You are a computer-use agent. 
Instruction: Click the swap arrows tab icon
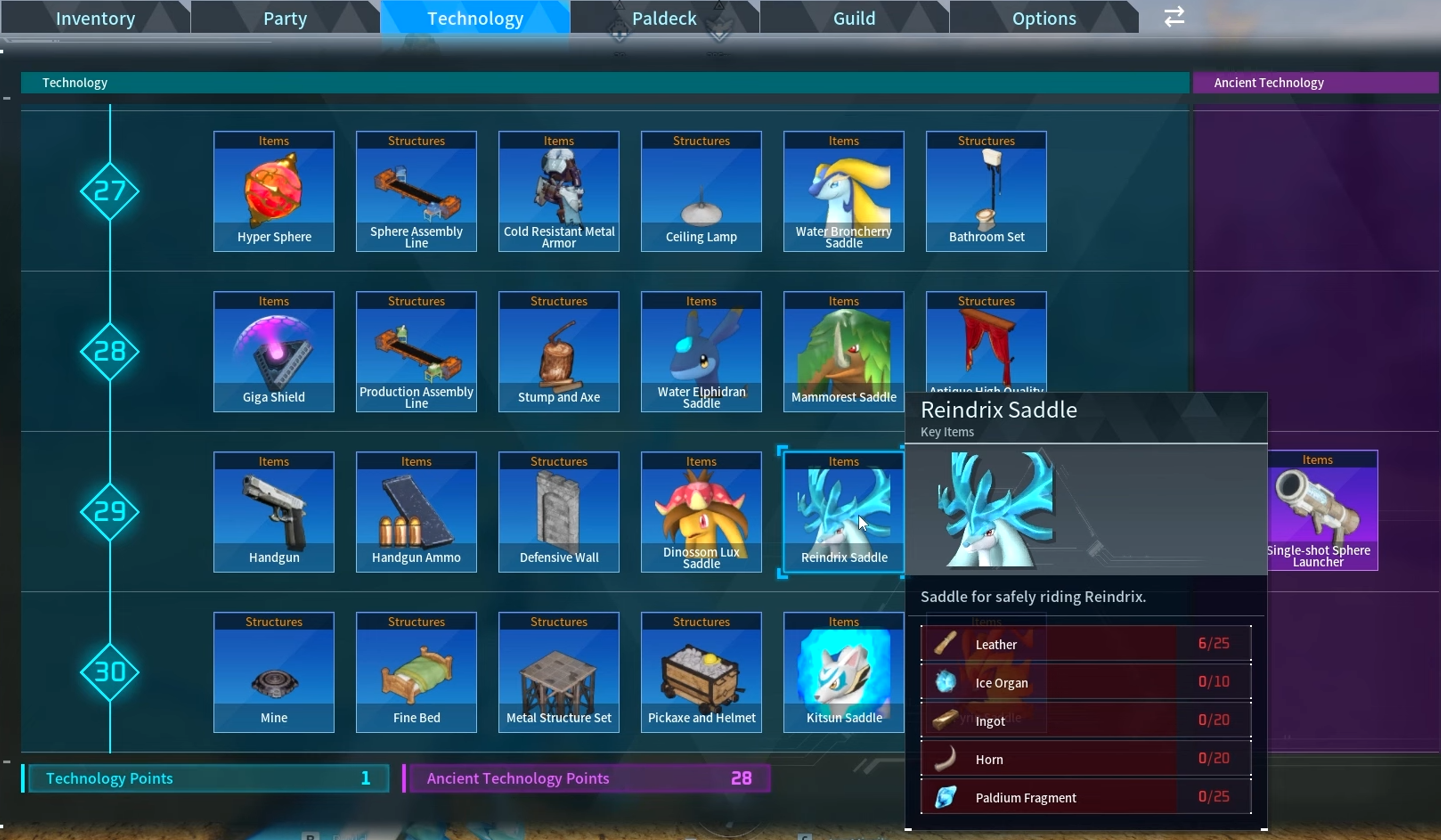tap(1172, 17)
